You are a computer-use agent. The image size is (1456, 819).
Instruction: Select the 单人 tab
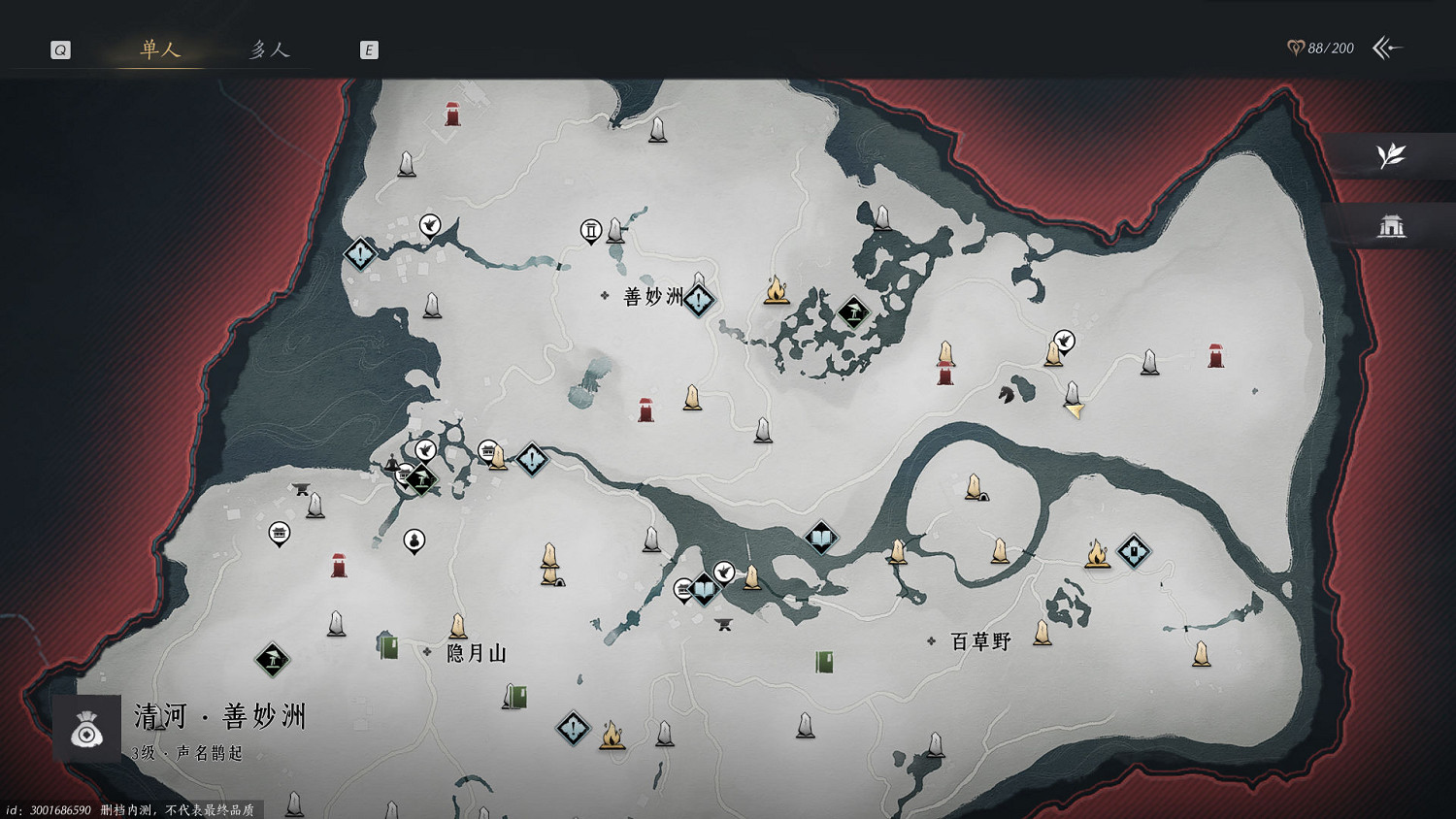tap(158, 51)
